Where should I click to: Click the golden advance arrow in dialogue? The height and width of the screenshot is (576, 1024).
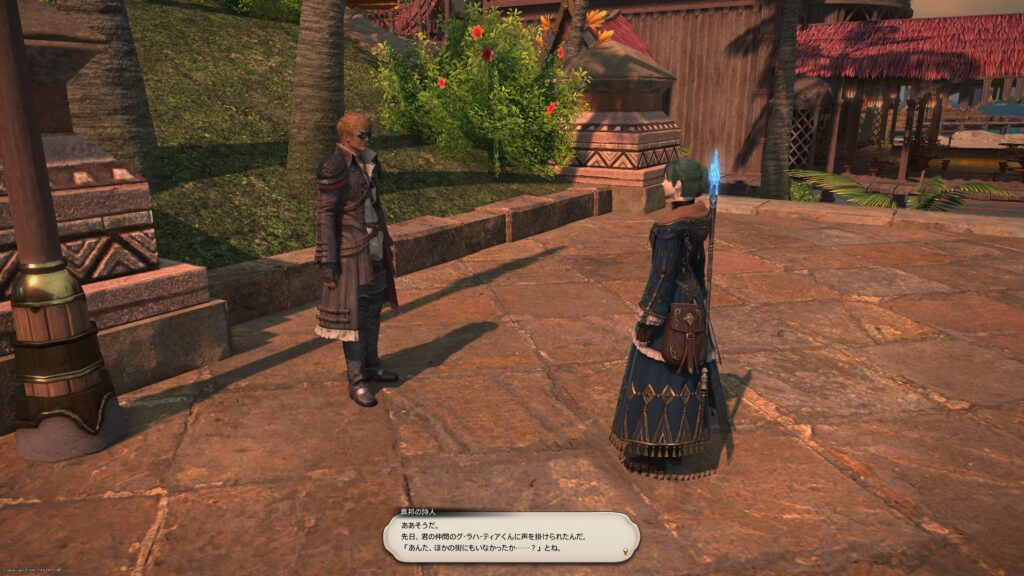627,551
